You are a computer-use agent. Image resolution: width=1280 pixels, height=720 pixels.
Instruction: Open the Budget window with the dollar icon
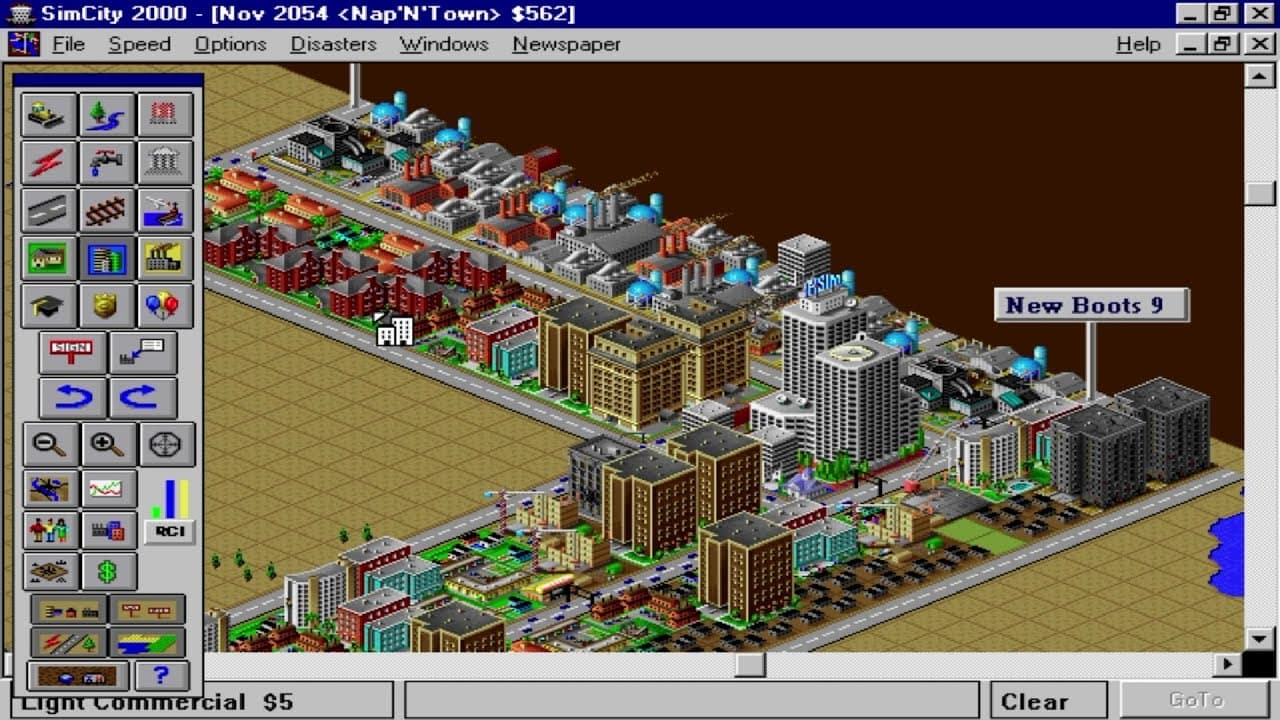click(107, 571)
